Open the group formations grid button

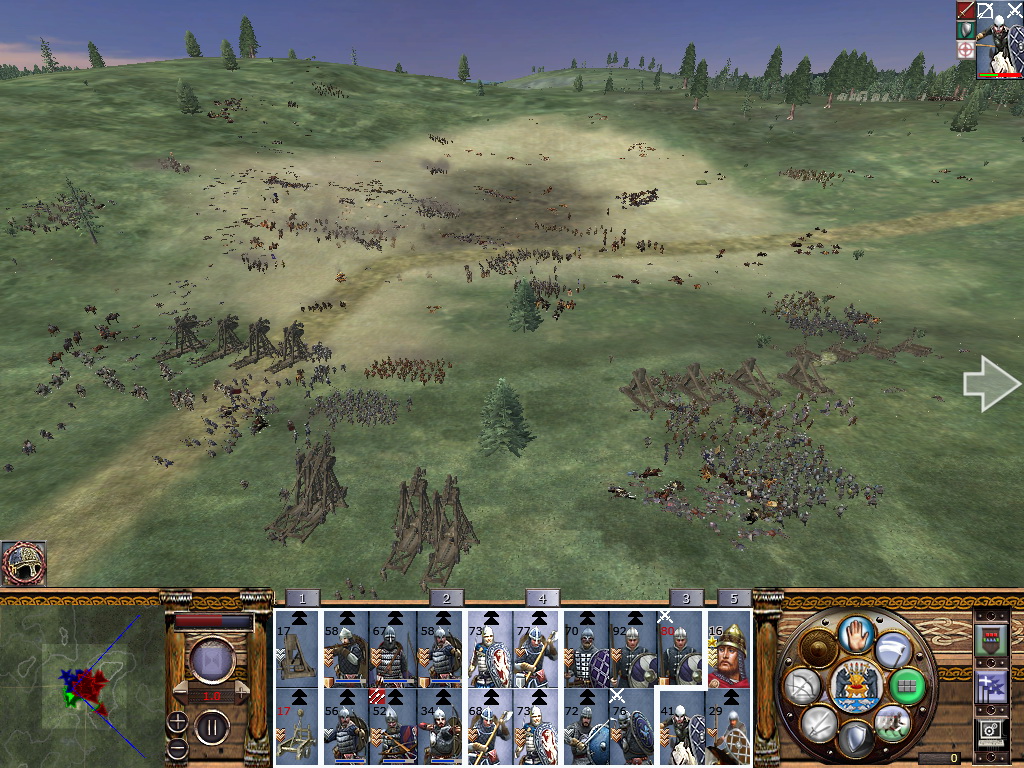coord(906,685)
